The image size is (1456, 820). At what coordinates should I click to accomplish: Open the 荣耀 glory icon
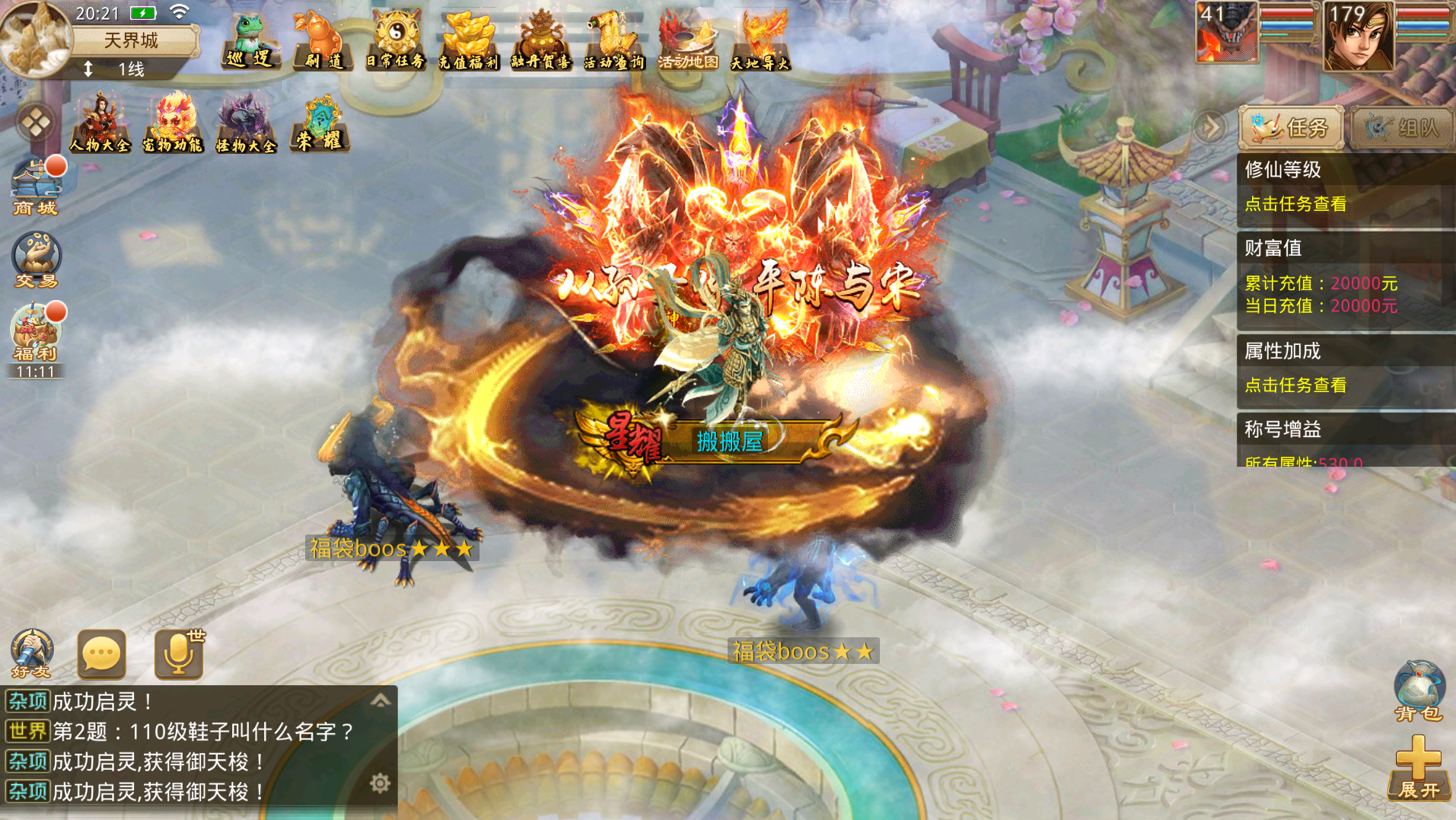[320, 123]
